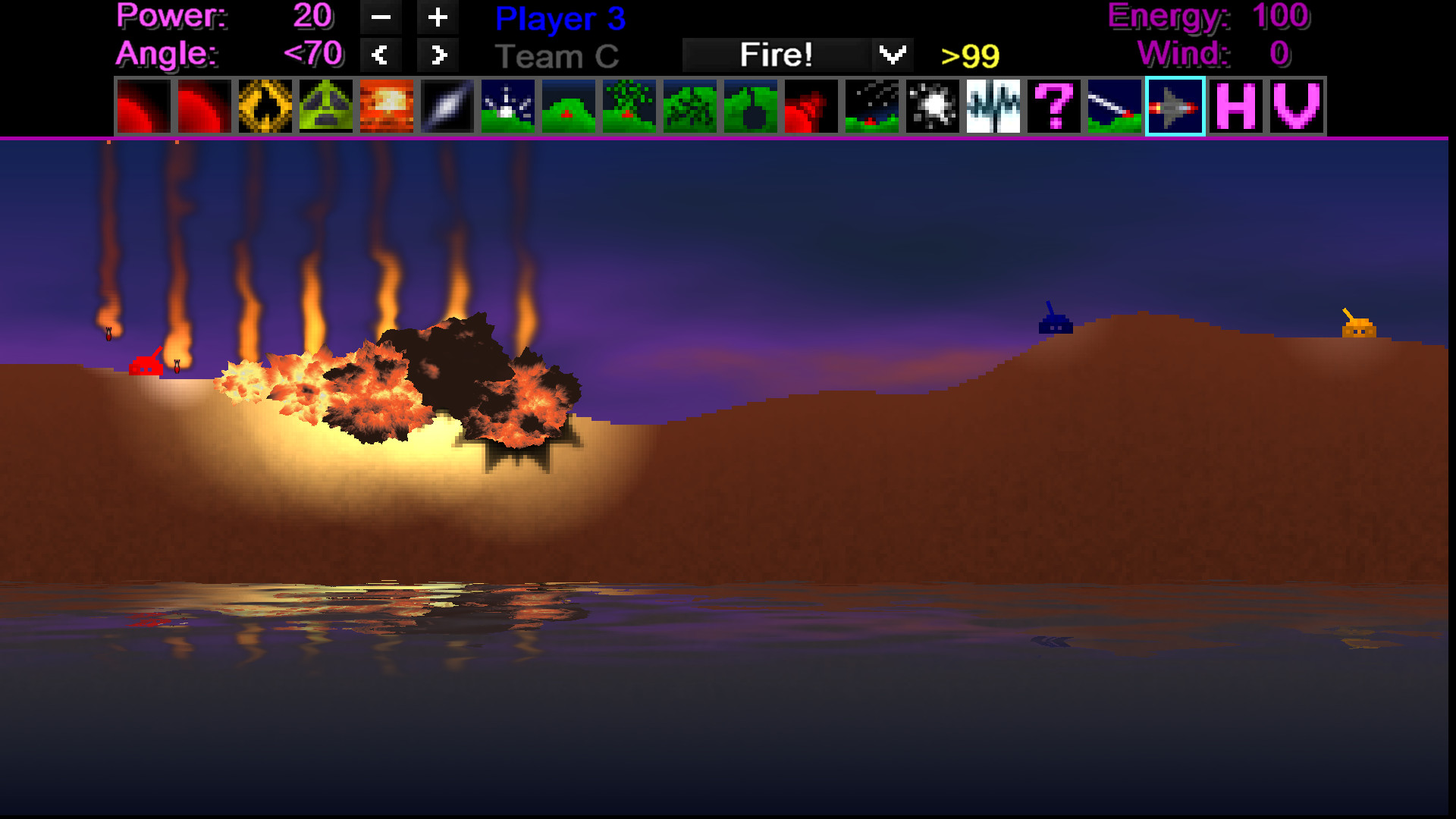The image size is (1456, 819).
Task: Pick the comet weapon icon
Action: (1114, 106)
